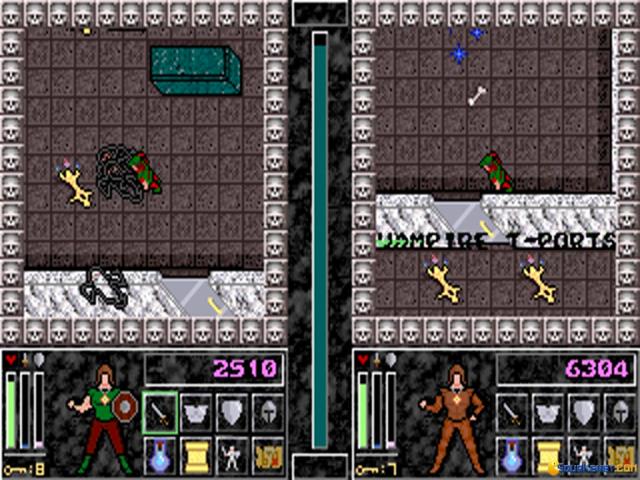640x480 pixels.
Task: Select the white figure icon in the green hero's panel
Action: click(231, 454)
